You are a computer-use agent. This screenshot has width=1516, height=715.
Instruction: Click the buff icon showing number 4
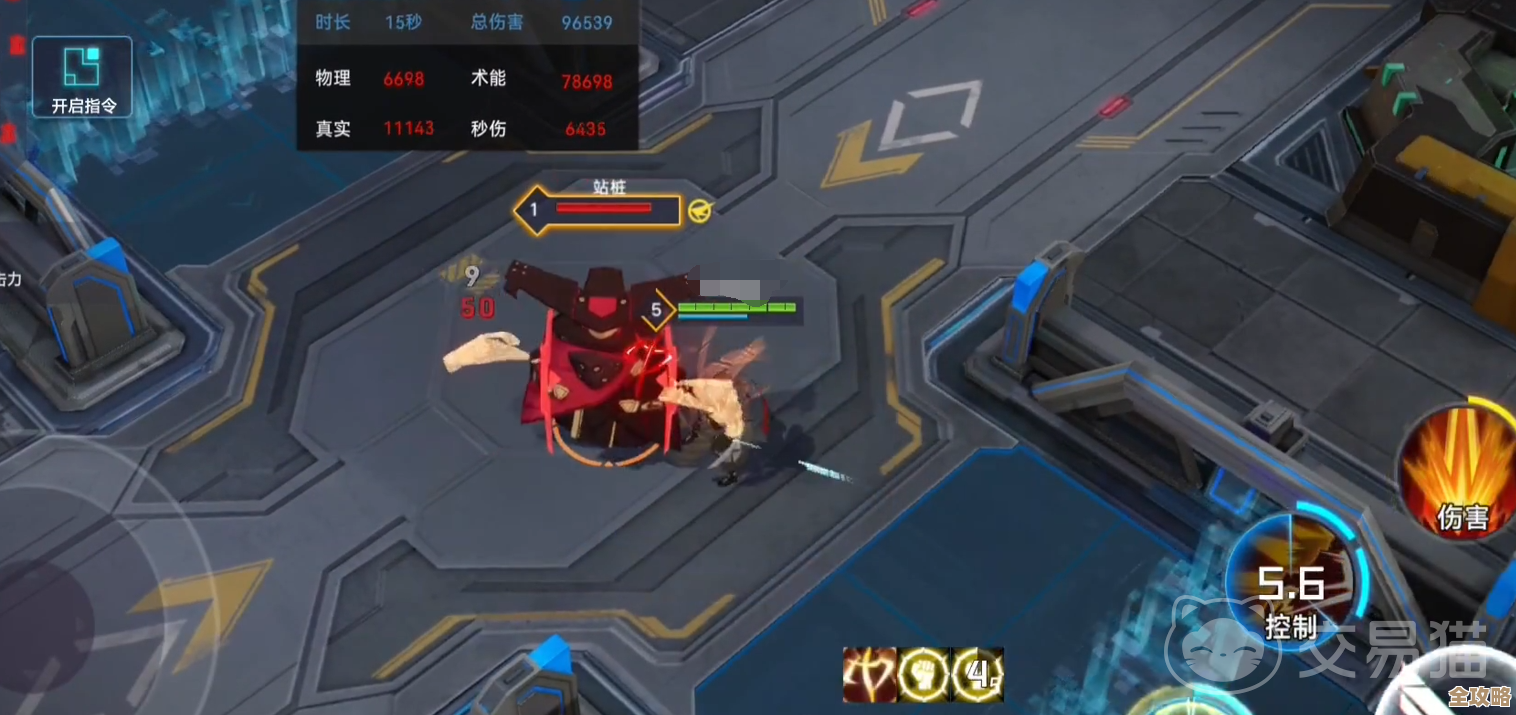[x=977, y=676]
